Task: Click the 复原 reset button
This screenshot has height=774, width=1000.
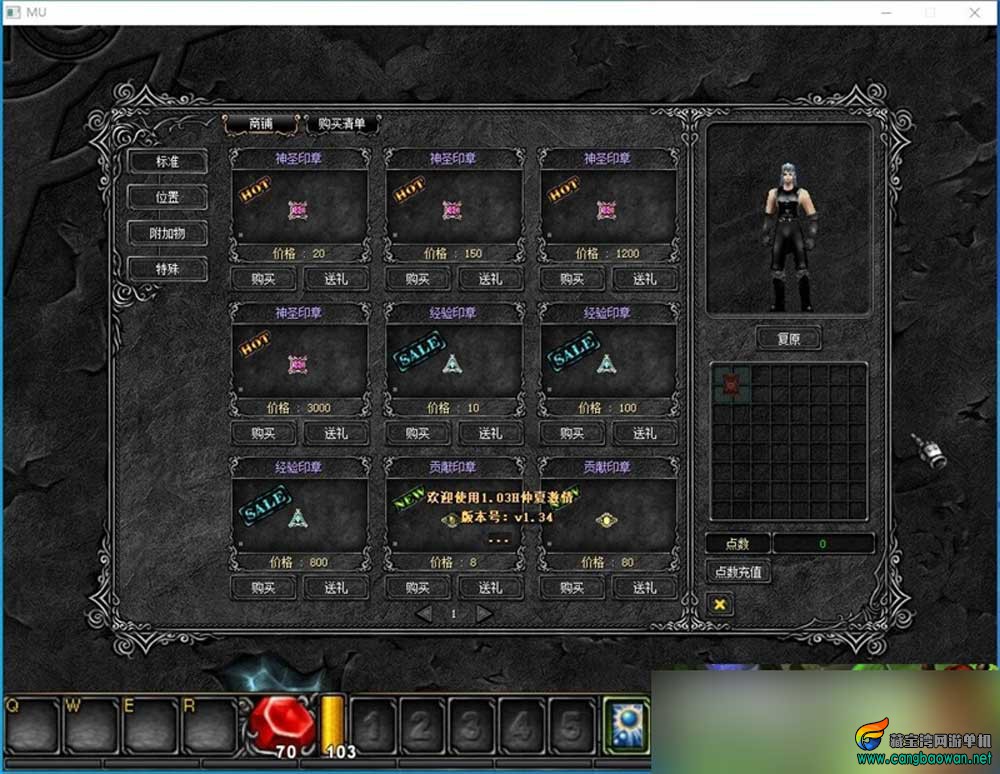Action: pyautogui.click(x=788, y=338)
